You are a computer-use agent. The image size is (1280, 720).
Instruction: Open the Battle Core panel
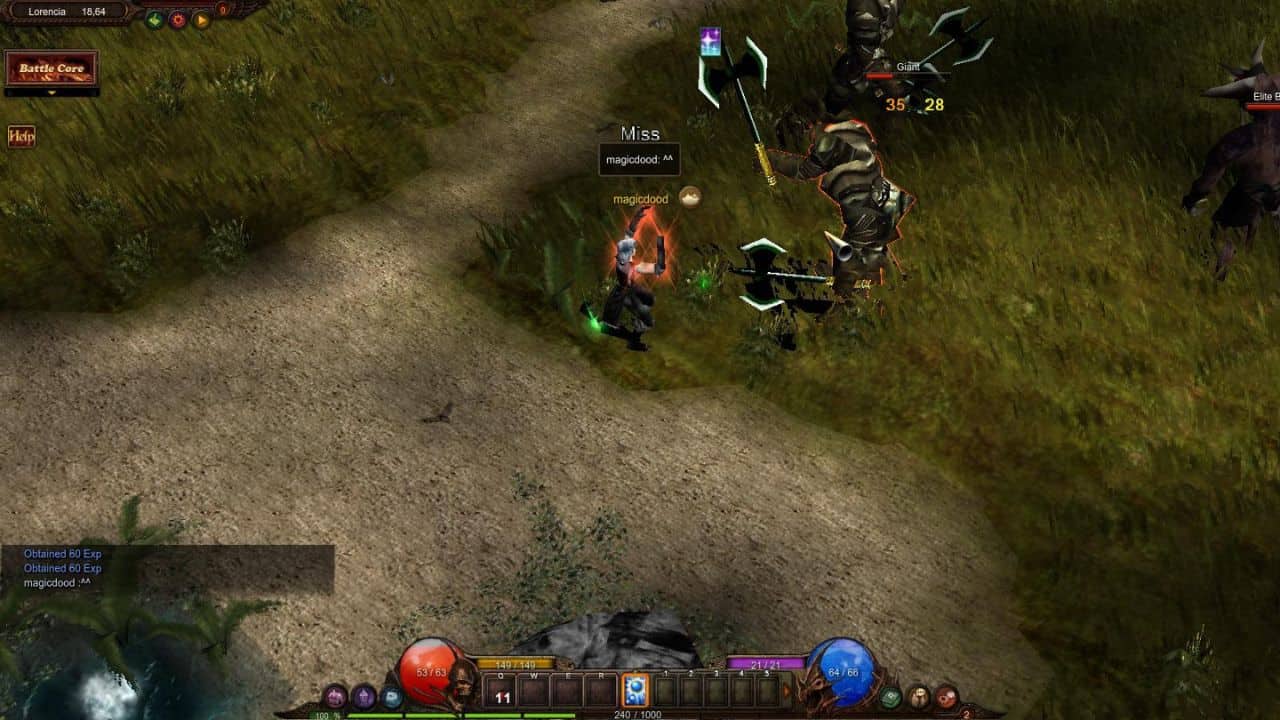pos(52,68)
